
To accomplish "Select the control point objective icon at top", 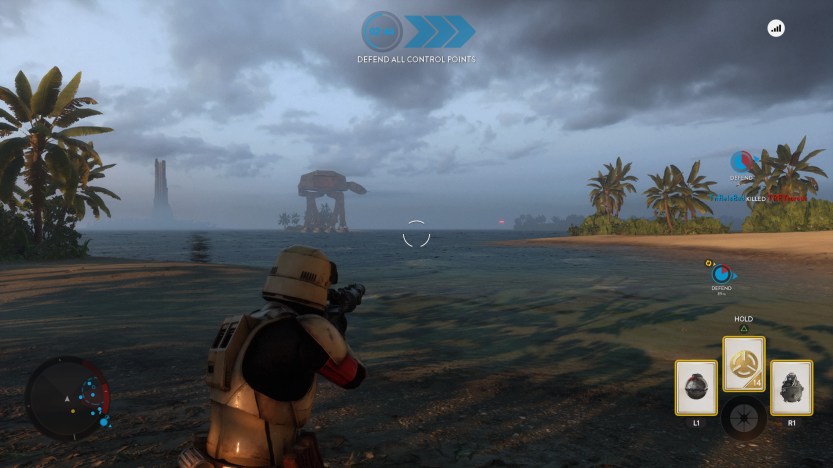I will pos(381,31).
